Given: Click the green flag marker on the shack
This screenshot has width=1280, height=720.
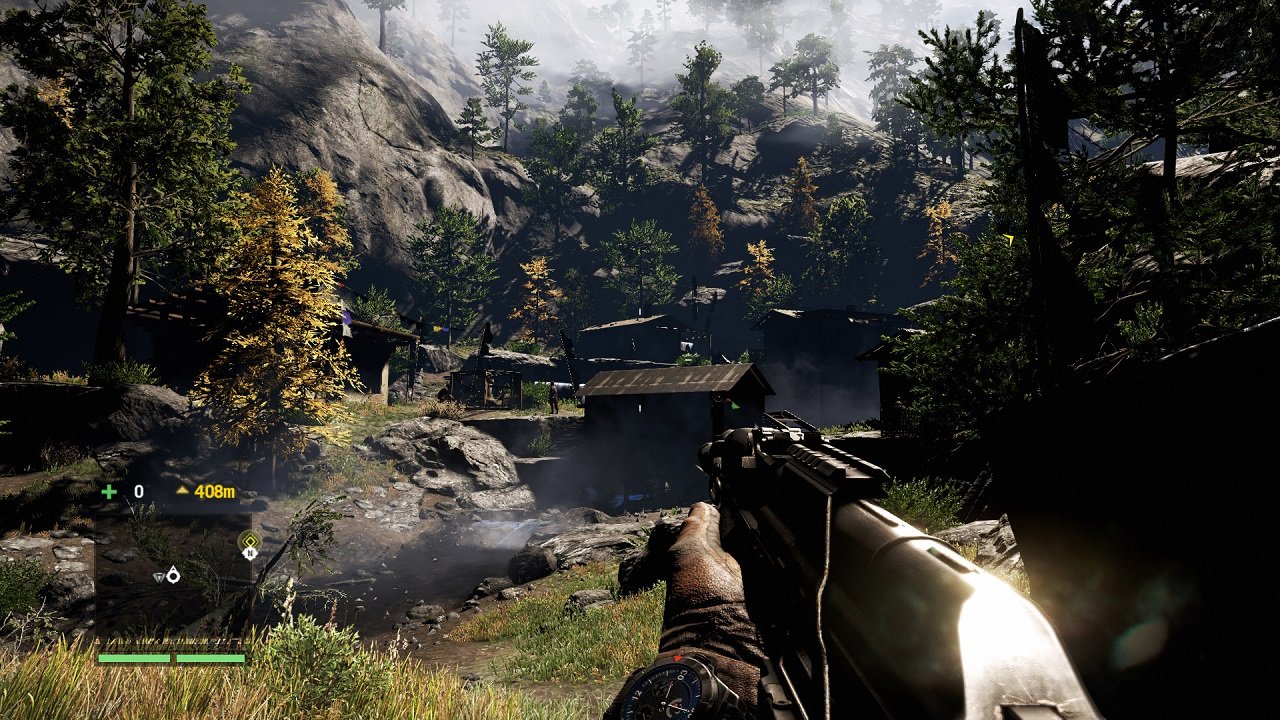Looking at the screenshot, I should coord(735,406).
